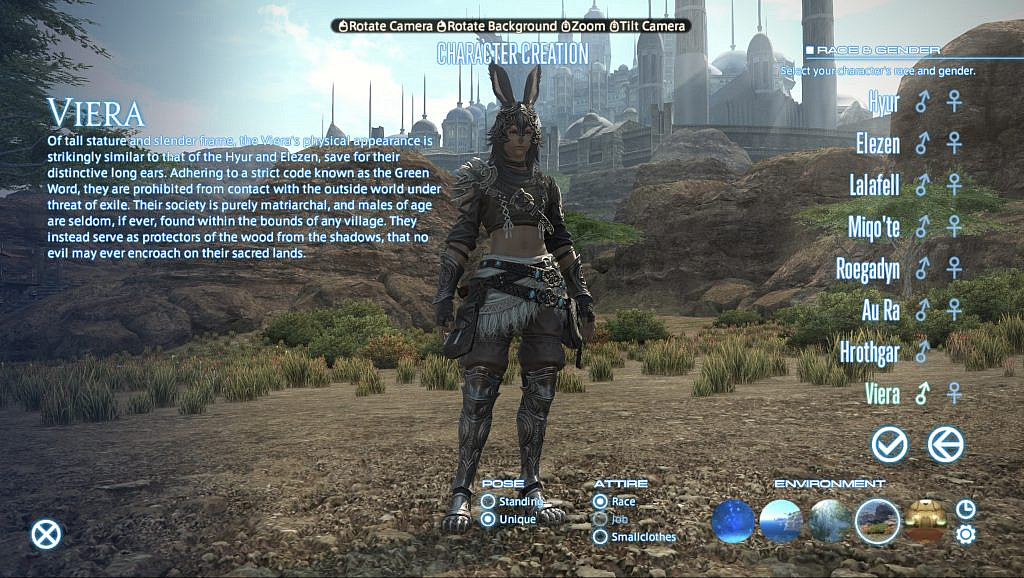1024x578 pixels.
Task: Go back with the left arrow button
Action: (946, 444)
